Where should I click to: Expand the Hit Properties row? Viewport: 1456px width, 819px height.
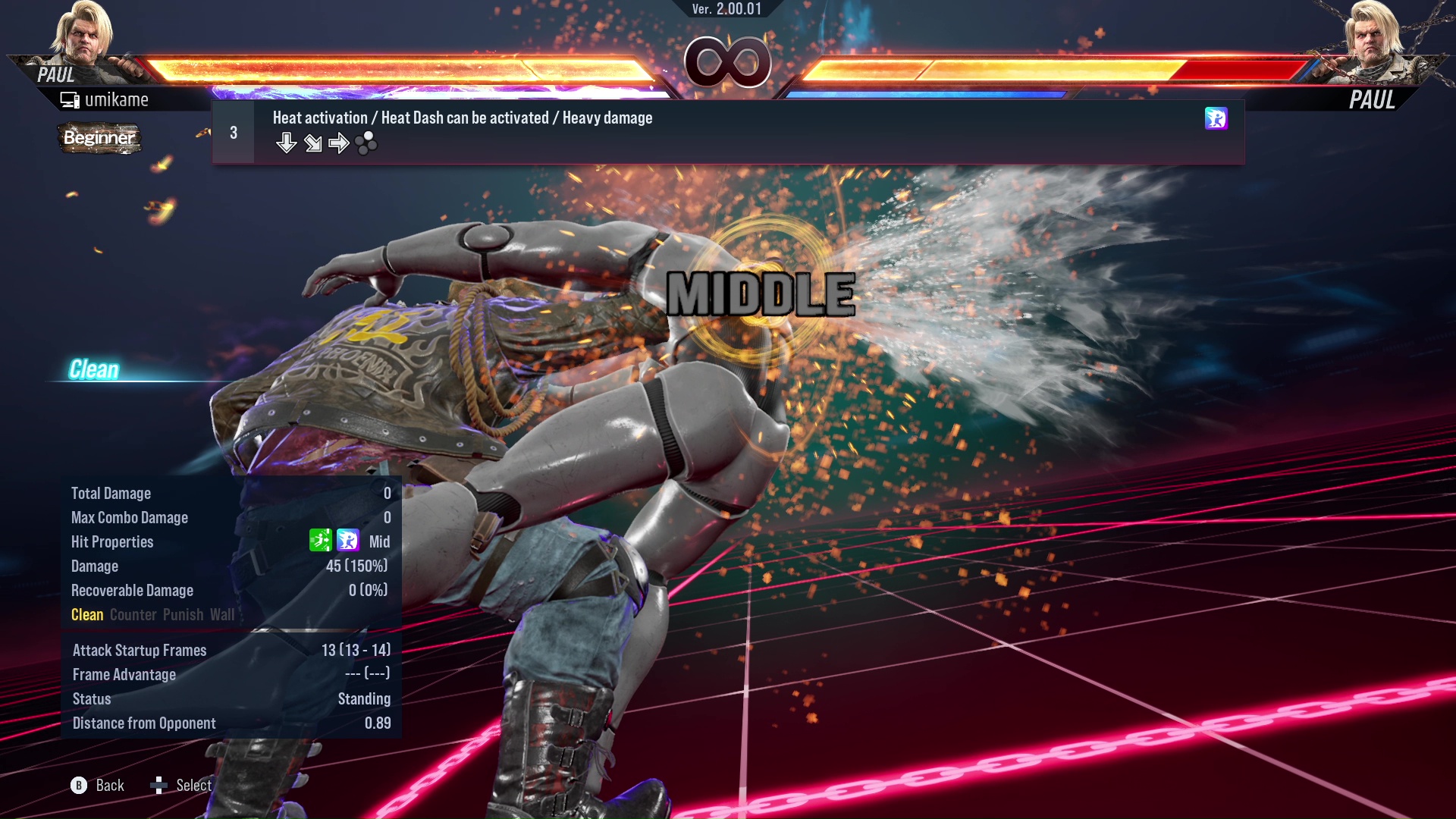pos(112,541)
